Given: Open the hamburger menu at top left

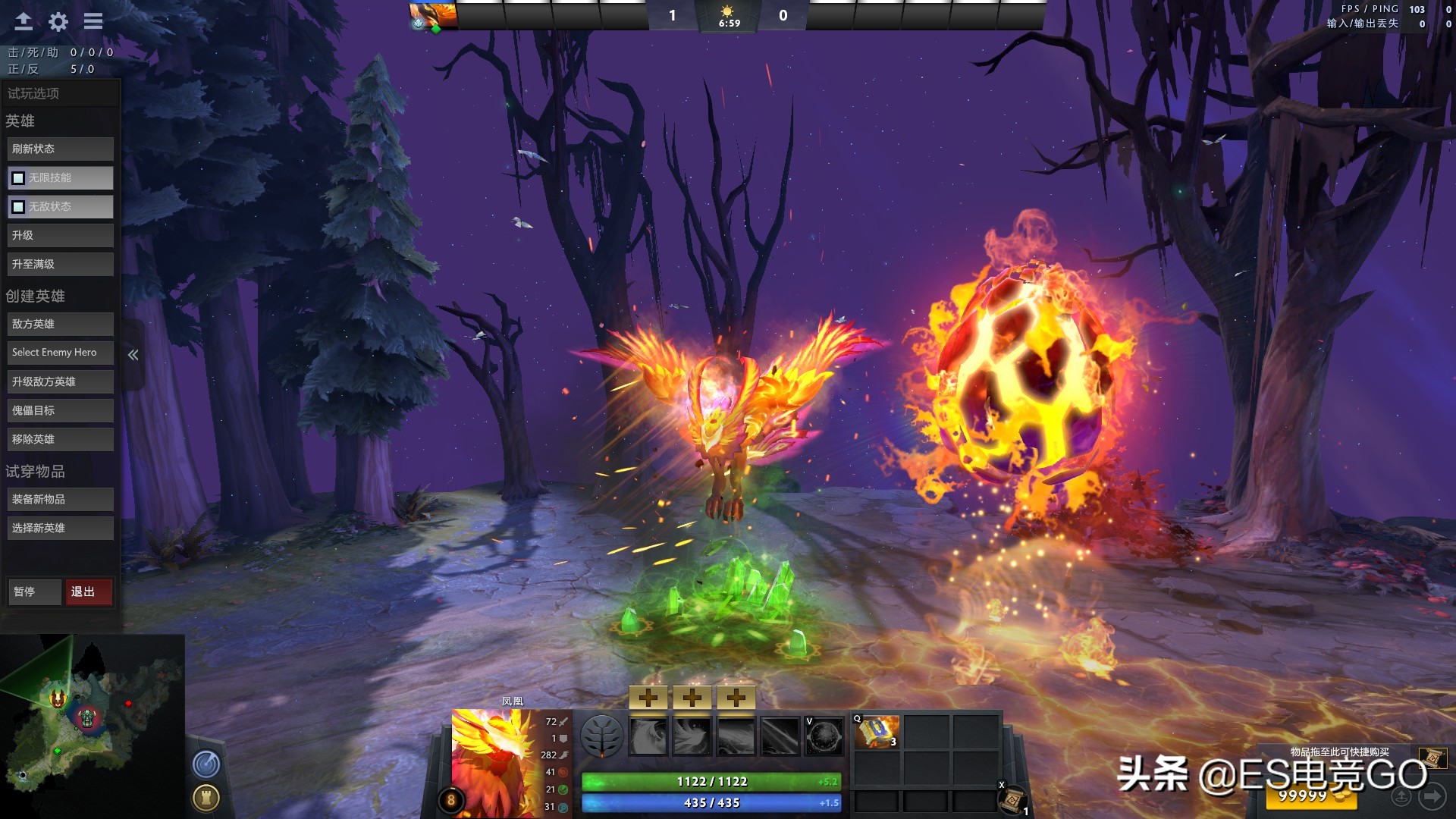Looking at the screenshot, I should (x=93, y=21).
